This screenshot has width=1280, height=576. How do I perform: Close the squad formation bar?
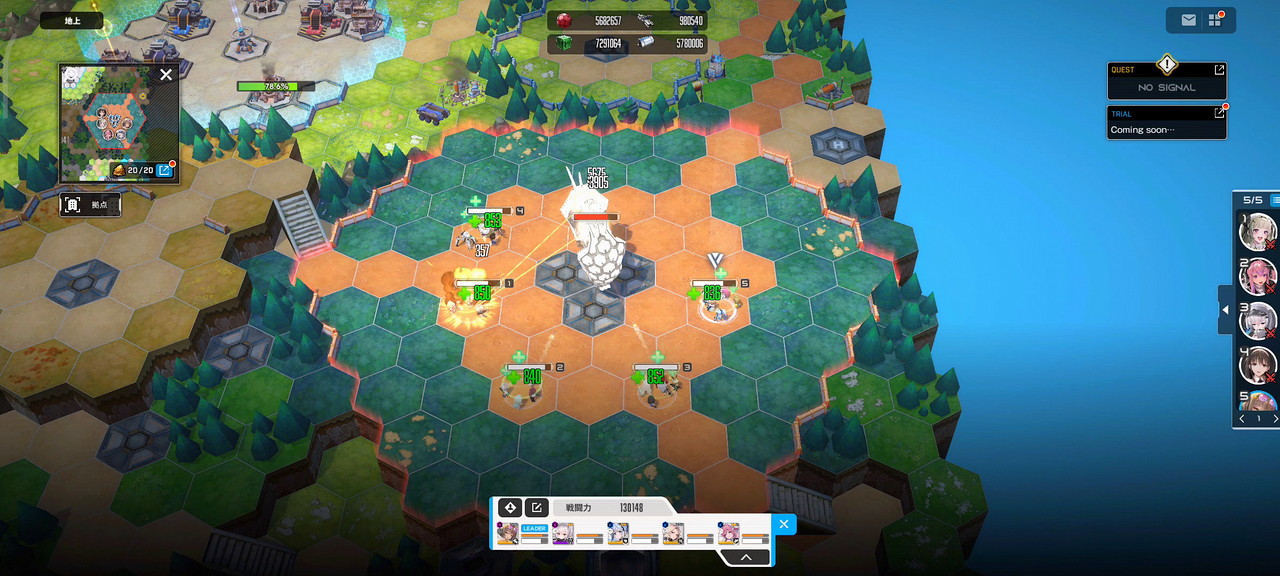tap(784, 523)
